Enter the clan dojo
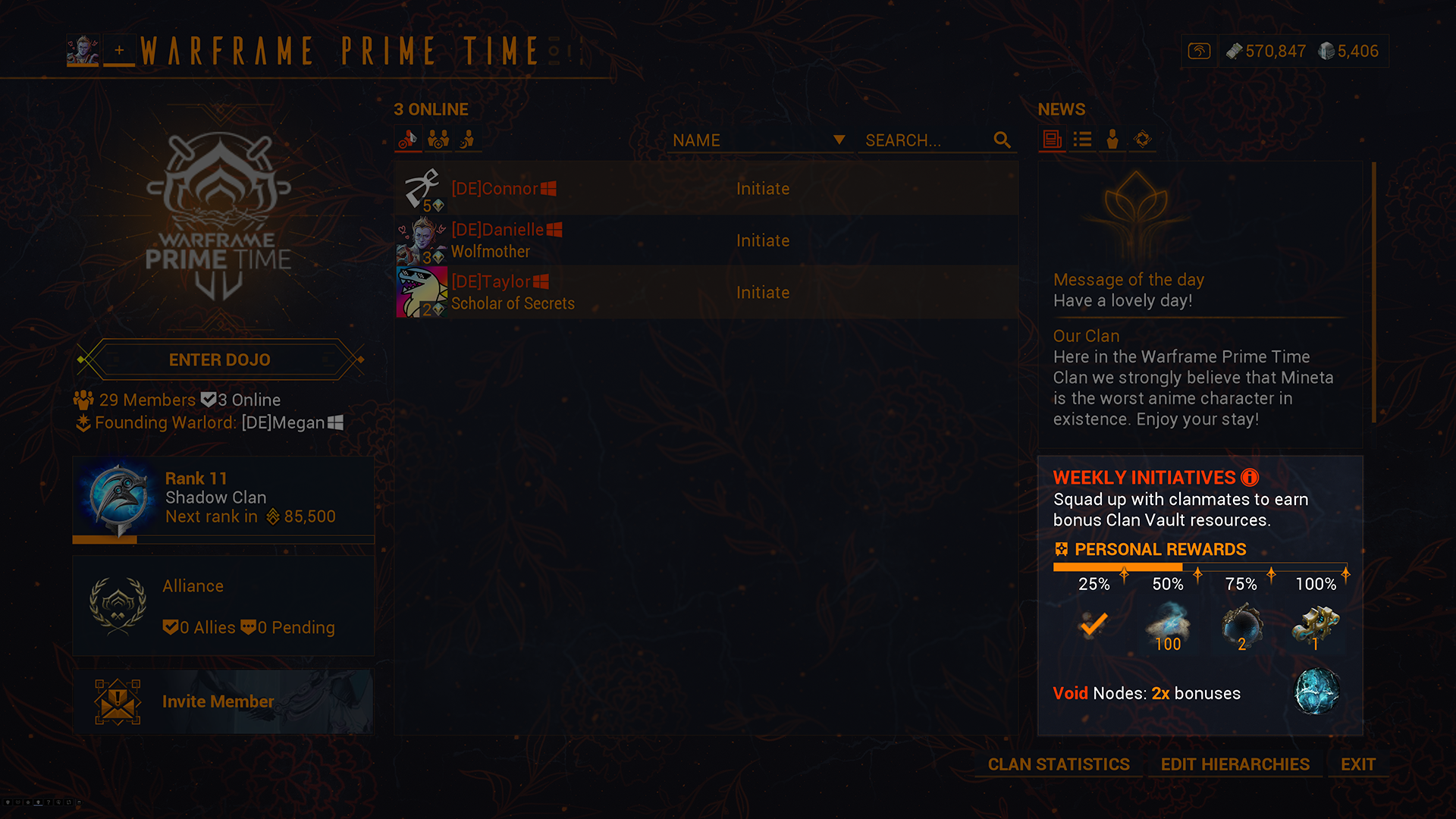The image size is (1456, 819). click(x=219, y=359)
